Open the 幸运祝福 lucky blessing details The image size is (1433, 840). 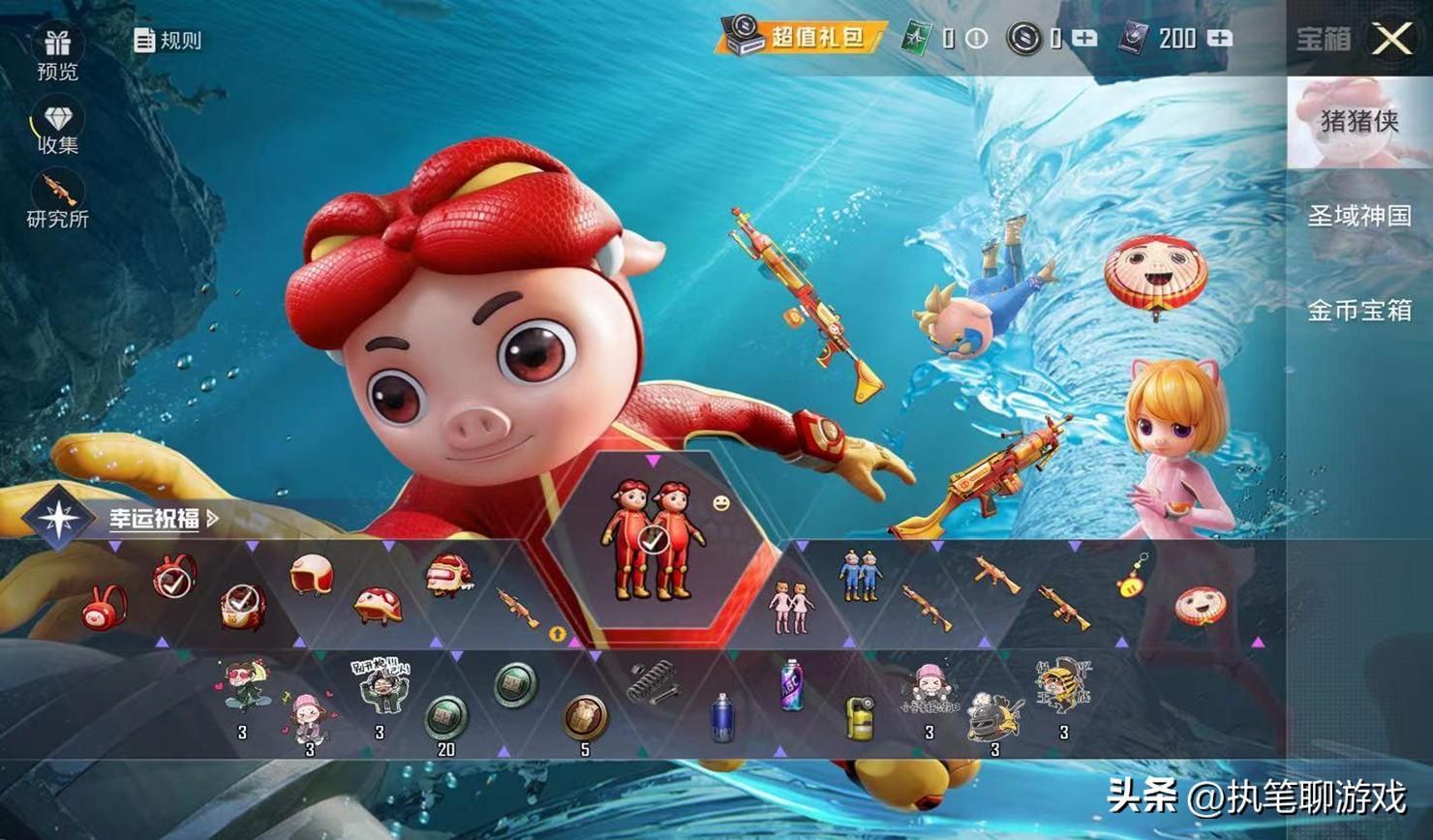[155, 519]
